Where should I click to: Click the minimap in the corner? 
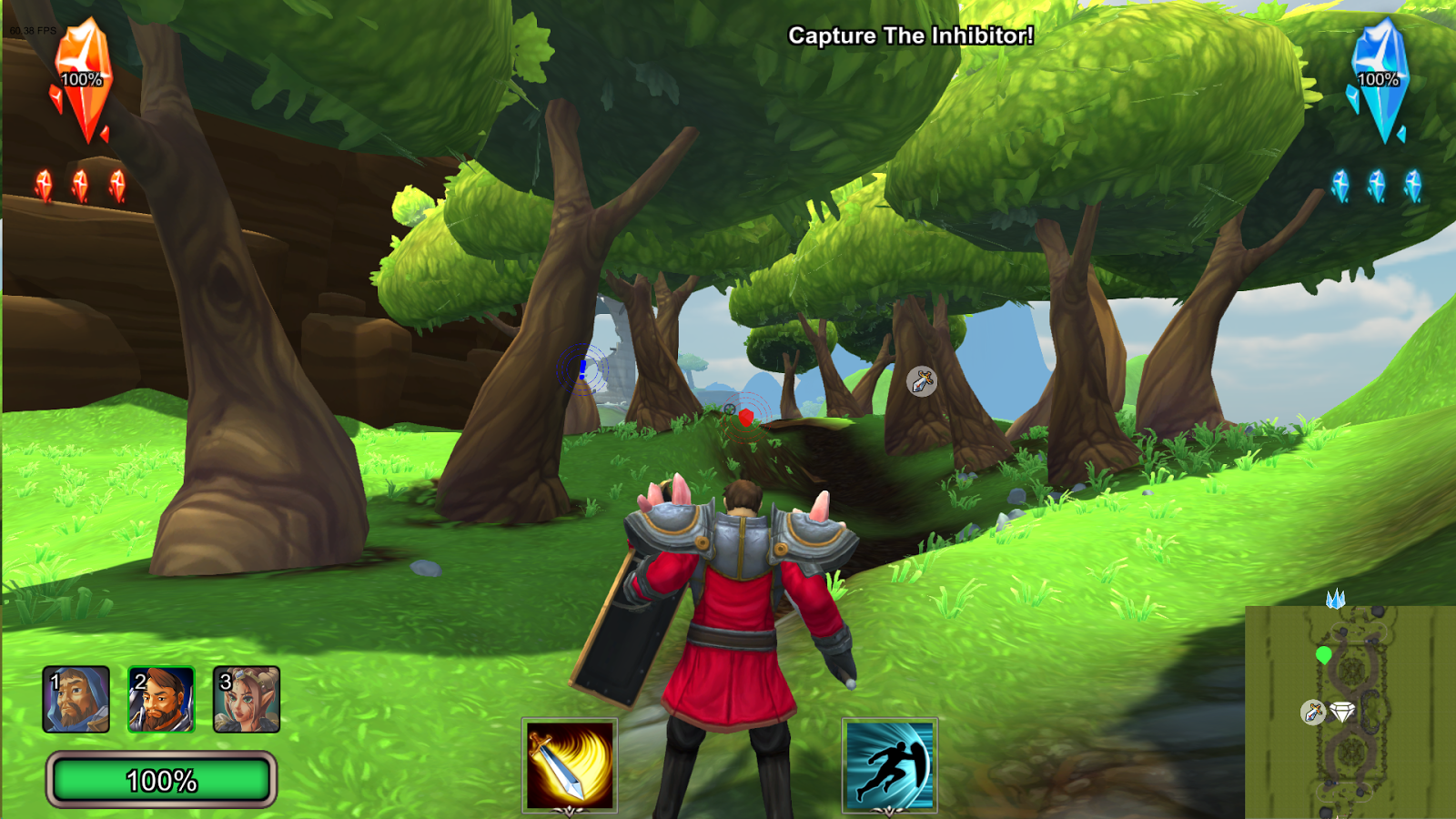click(x=1350, y=712)
